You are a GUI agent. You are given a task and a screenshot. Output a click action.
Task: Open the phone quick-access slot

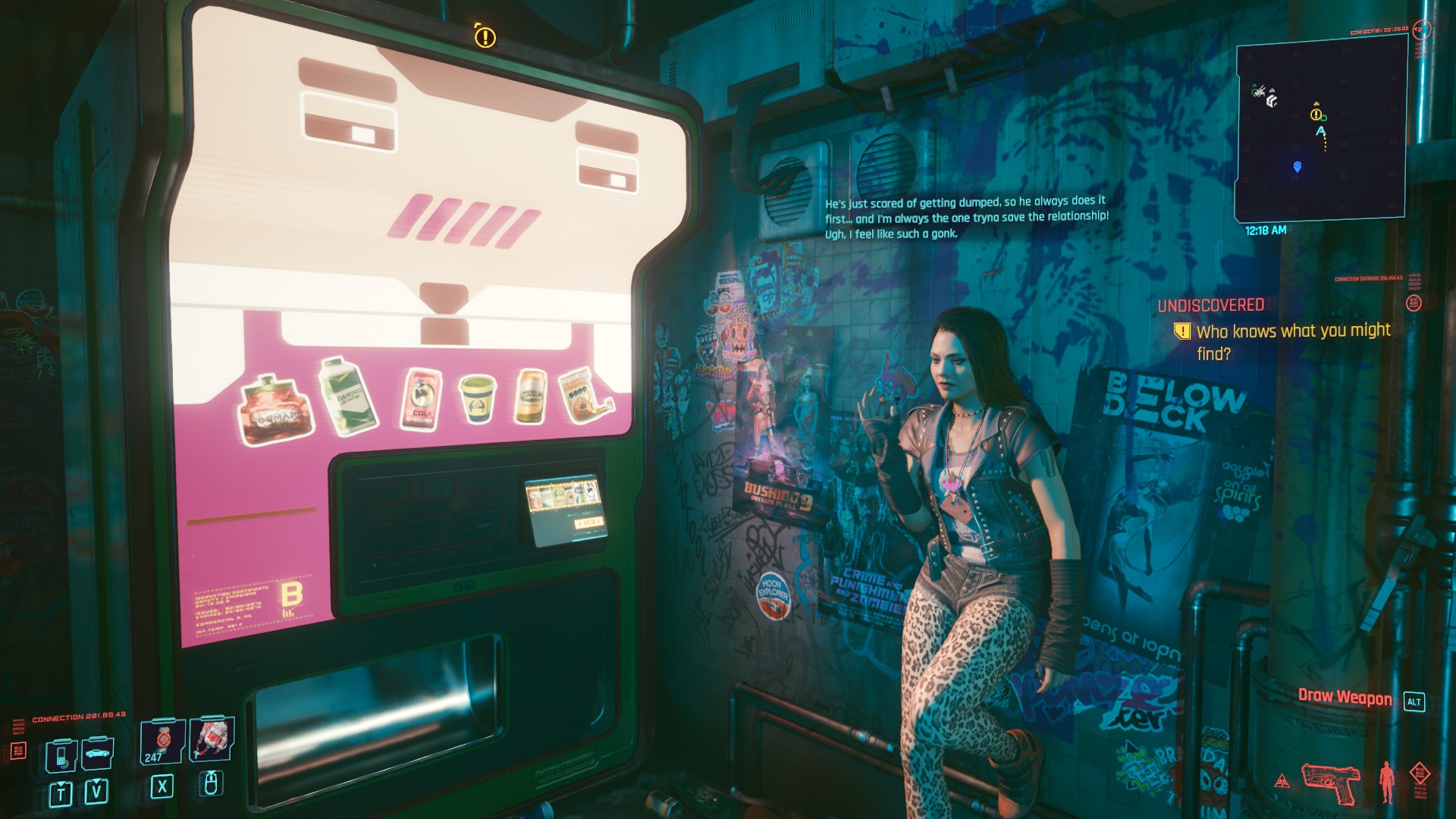pyautogui.click(x=61, y=755)
